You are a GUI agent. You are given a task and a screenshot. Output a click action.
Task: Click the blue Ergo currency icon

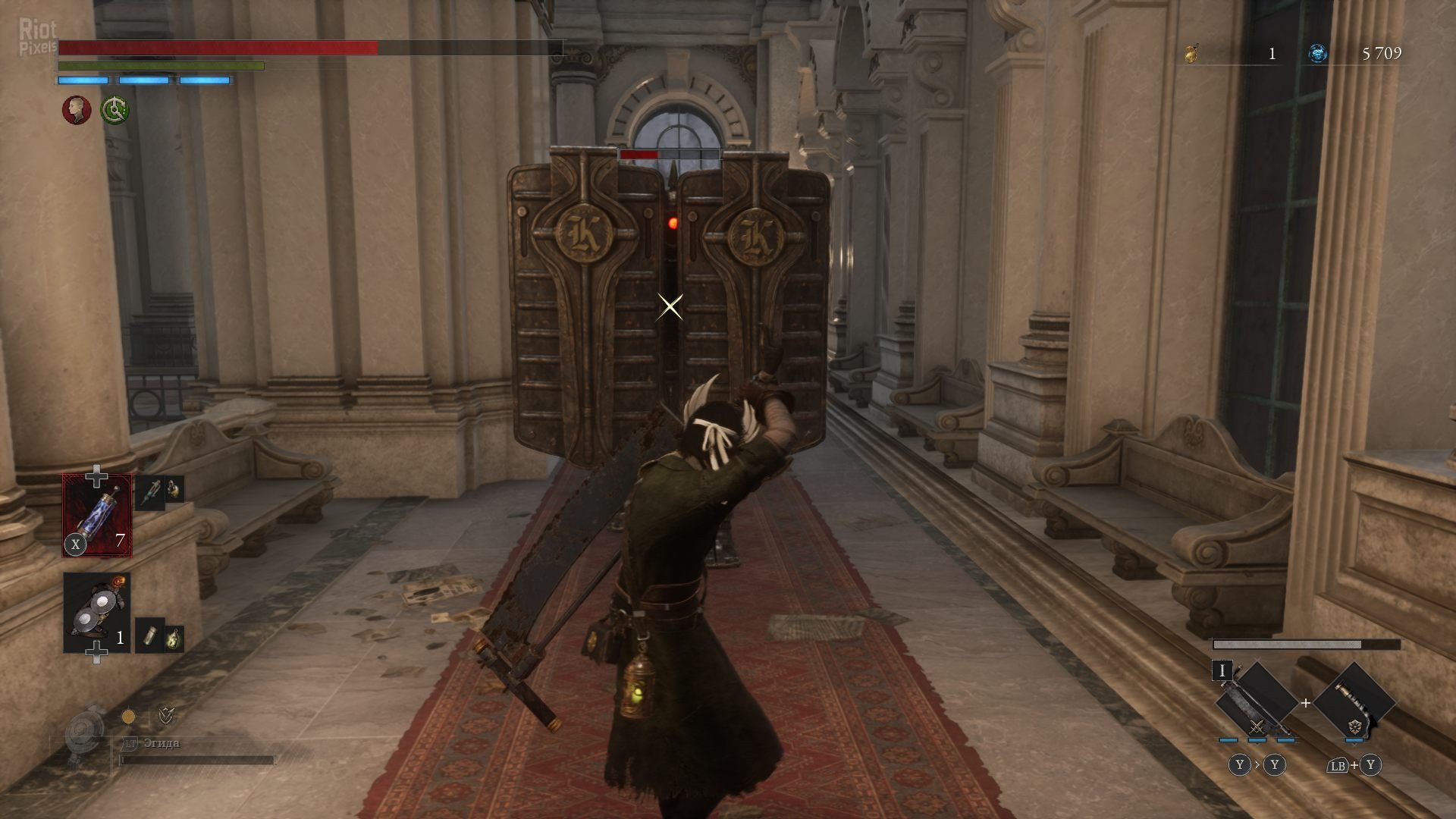point(1318,53)
